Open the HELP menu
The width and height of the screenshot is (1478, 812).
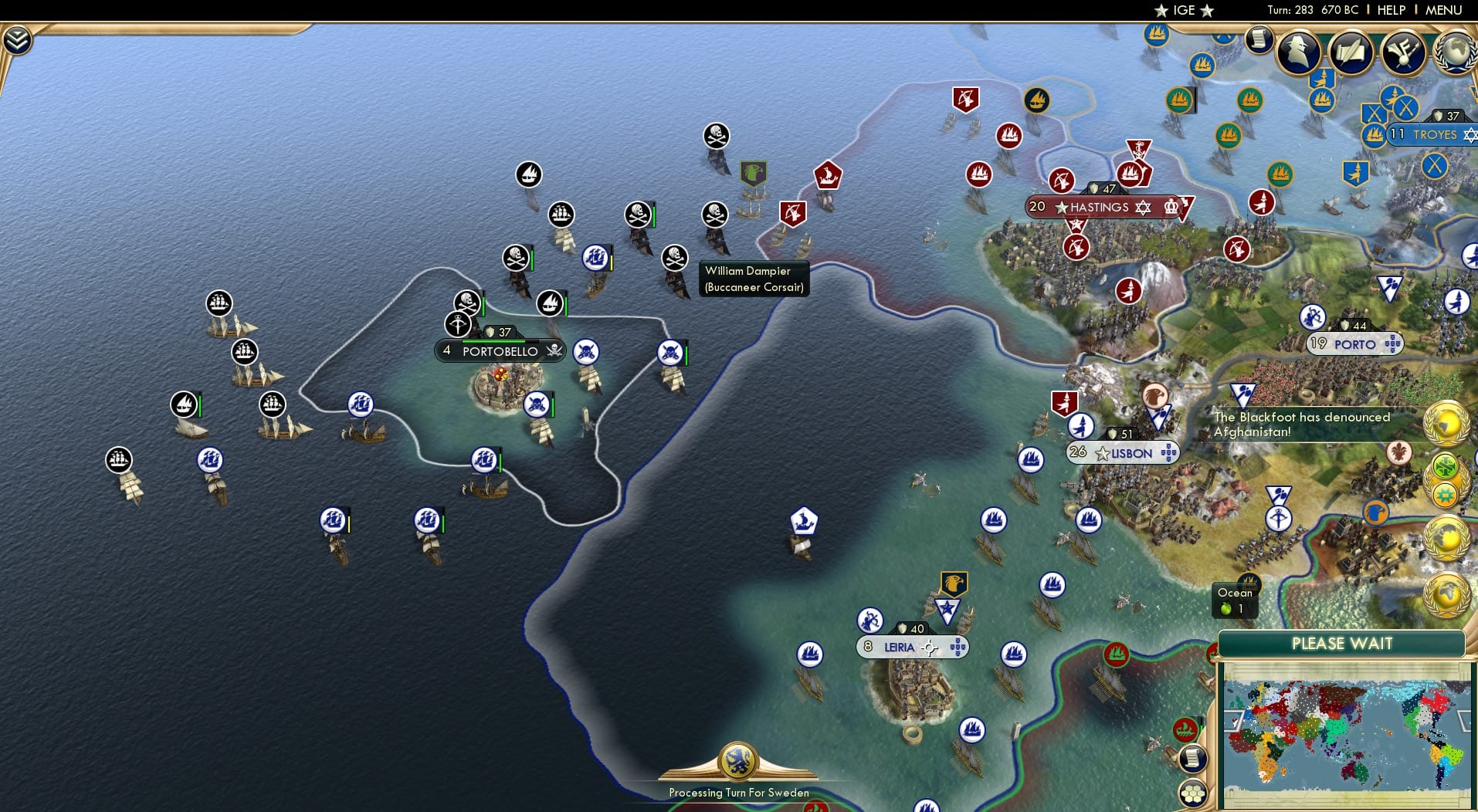point(1390,10)
